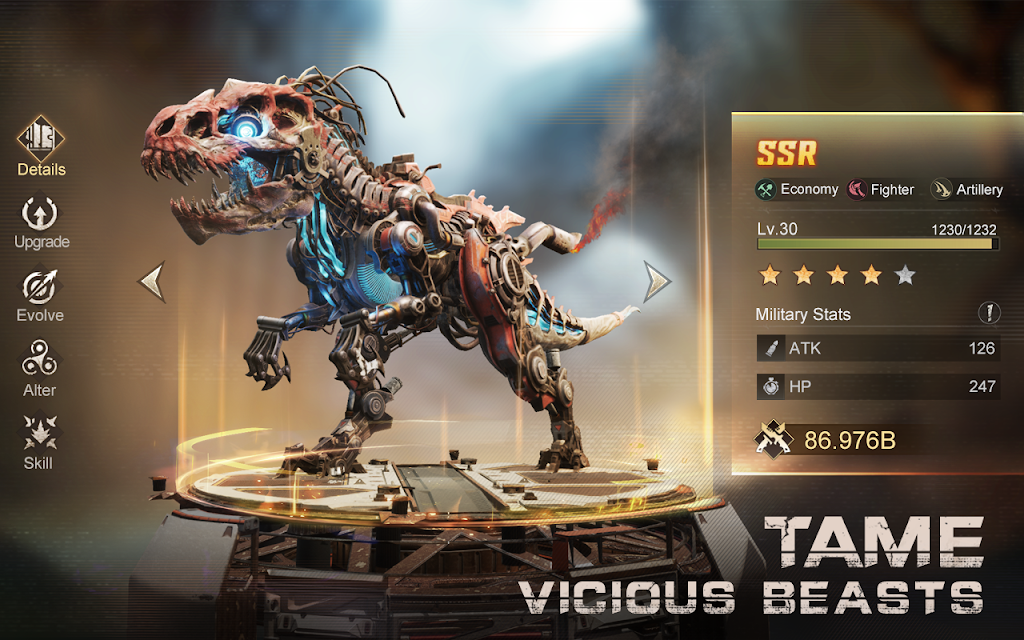Select the Artillery tag
The width and height of the screenshot is (1024, 640).
pyautogui.click(x=967, y=189)
